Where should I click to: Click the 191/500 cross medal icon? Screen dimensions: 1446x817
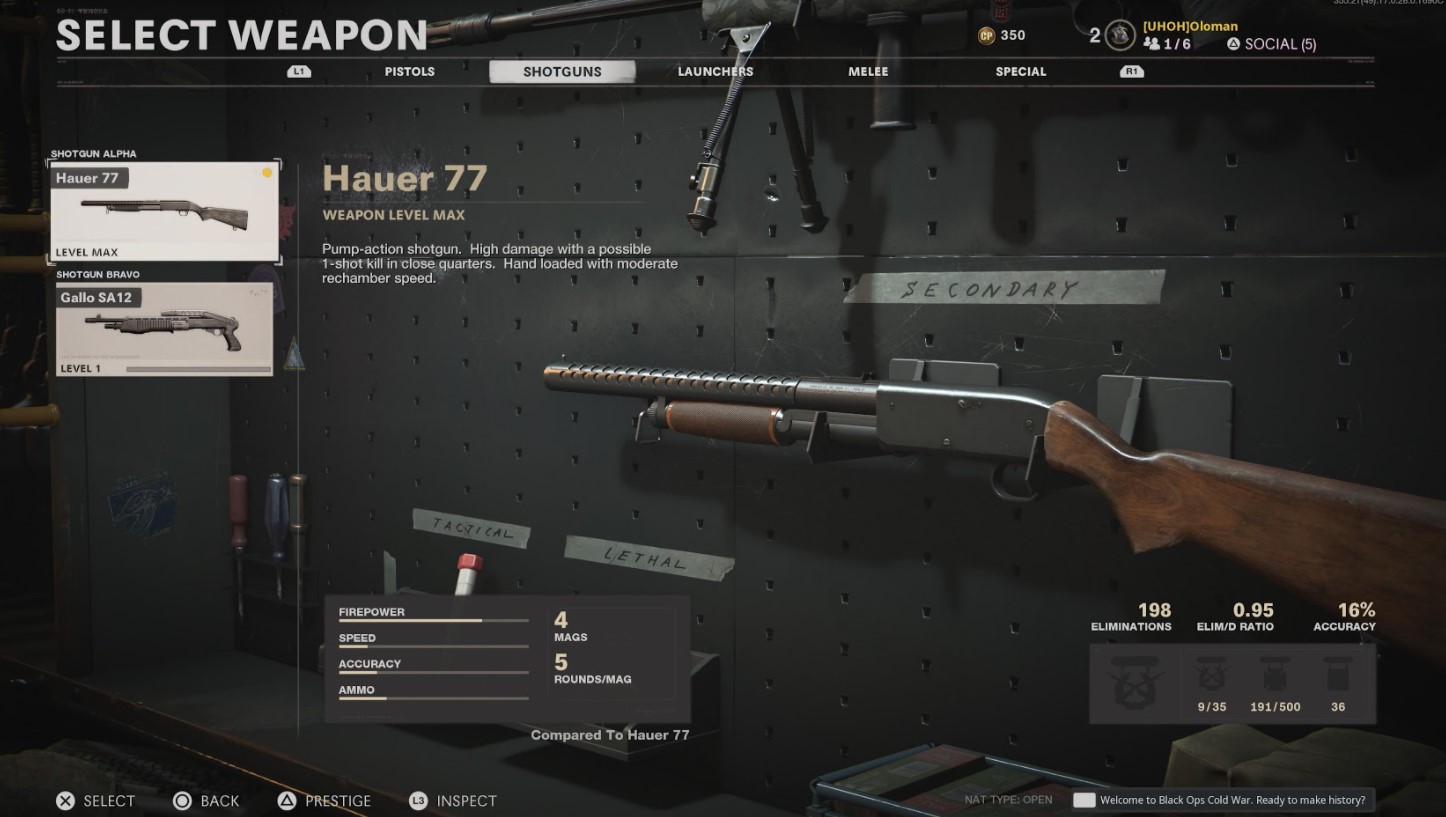[x=1274, y=676]
